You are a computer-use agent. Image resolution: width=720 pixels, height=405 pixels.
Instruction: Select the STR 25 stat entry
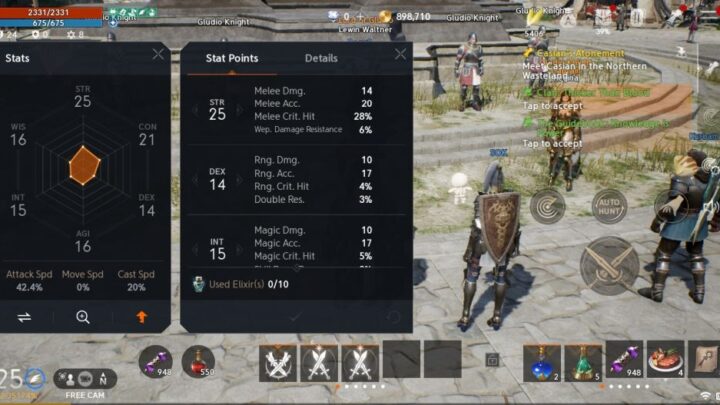click(217, 109)
